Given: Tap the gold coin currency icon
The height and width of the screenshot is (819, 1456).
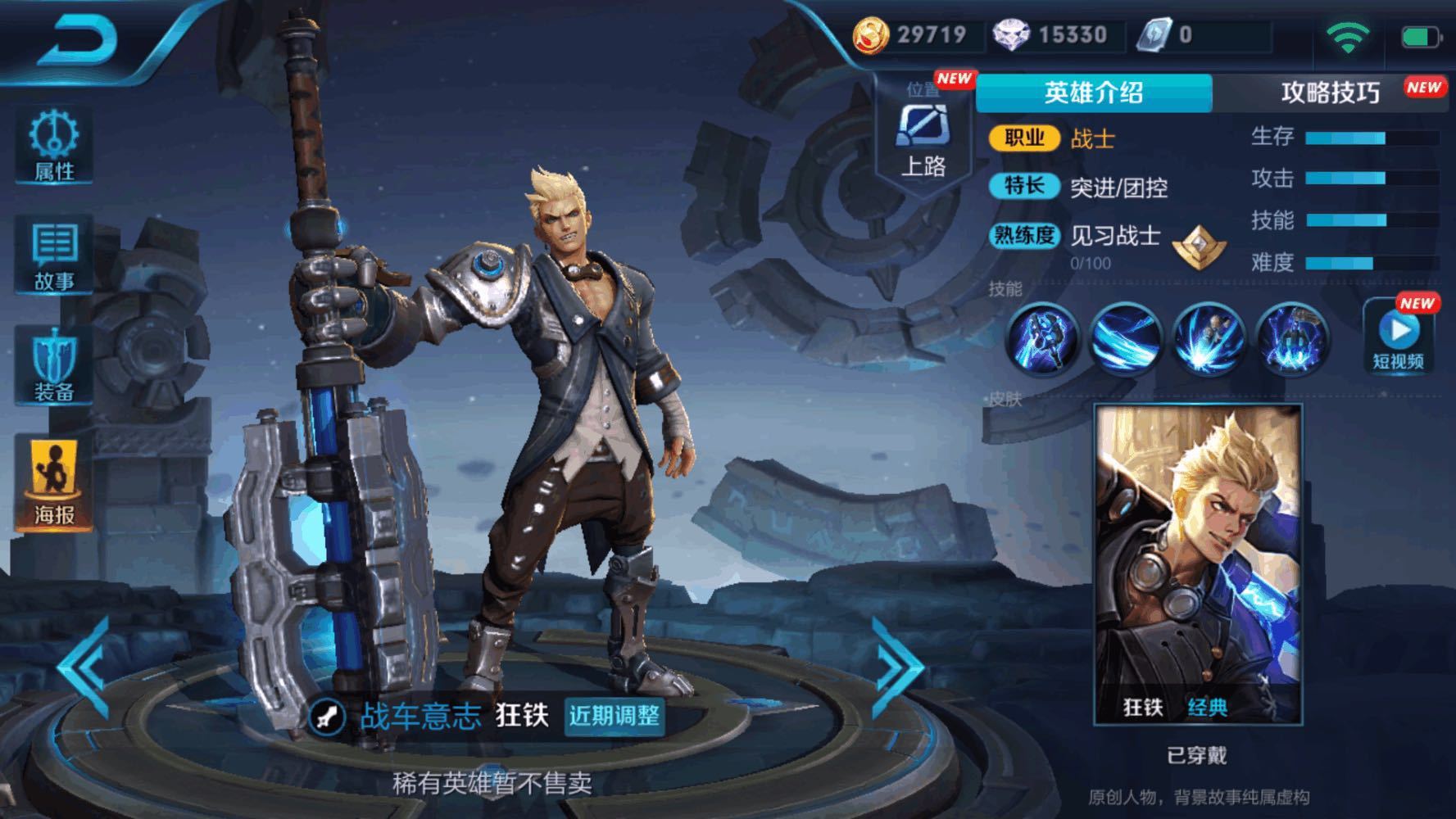Looking at the screenshot, I should [870, 35].
